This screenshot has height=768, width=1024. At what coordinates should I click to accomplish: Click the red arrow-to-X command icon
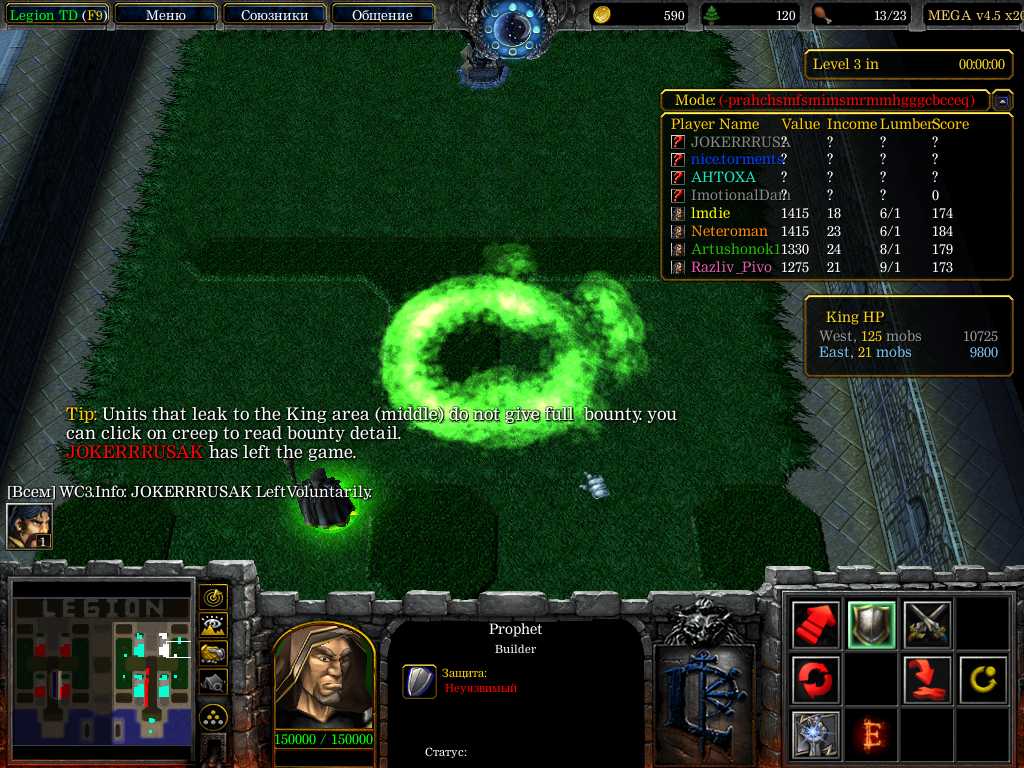[926, 680]
